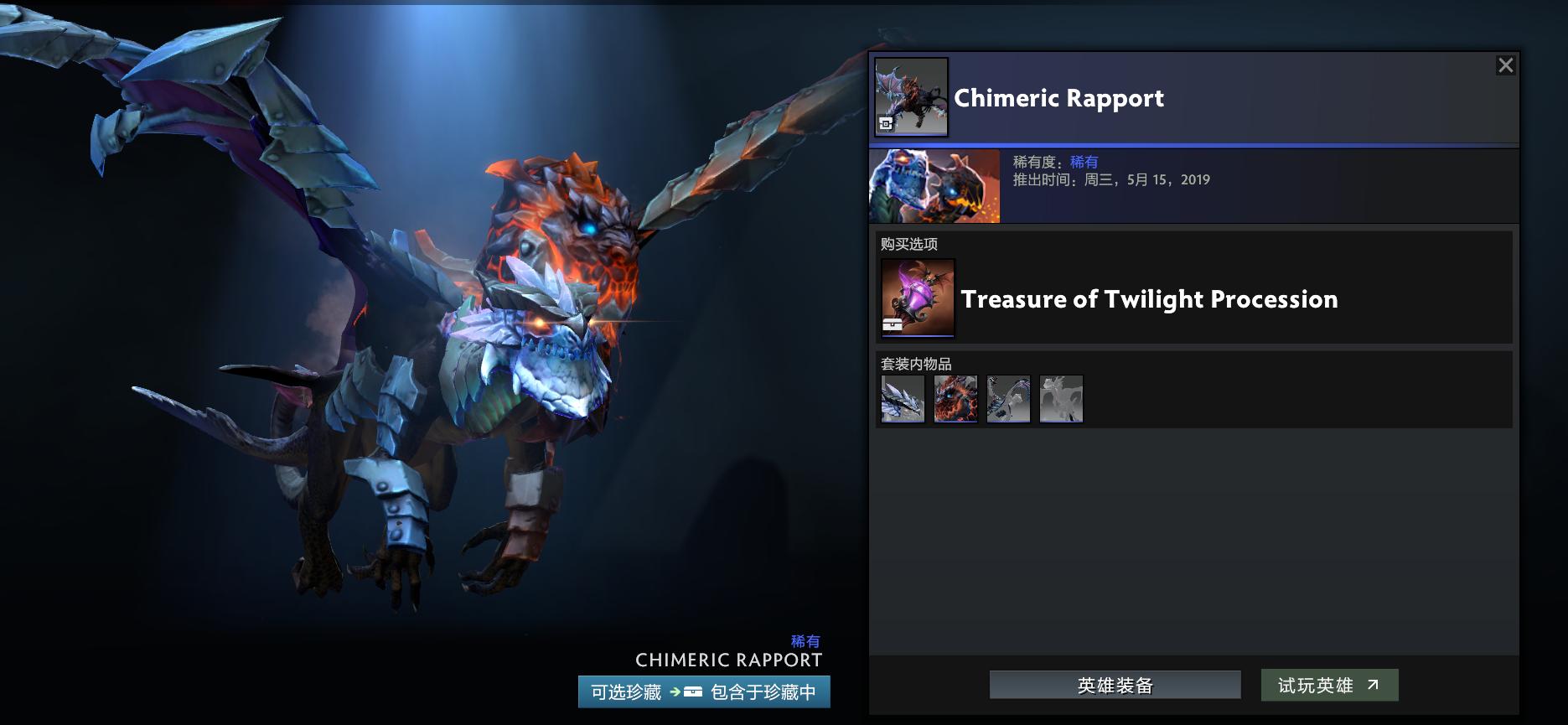Click the 稀有 label above the hero name
This screenshot has height=725, width=1568.
tap(804, 641)
